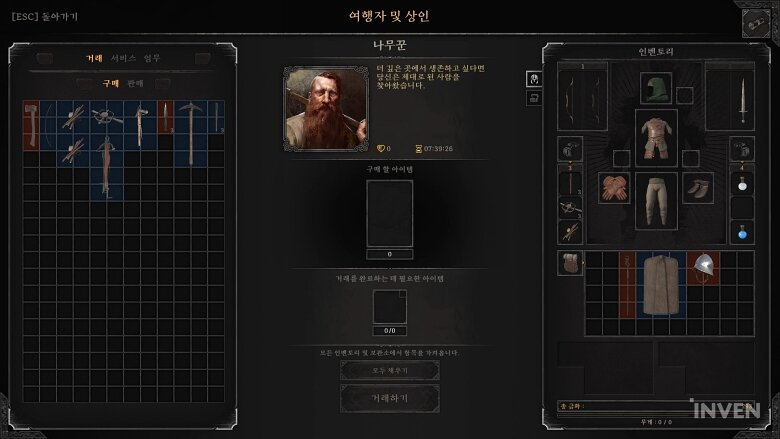780x439 pixels.
Task: Switch to the 판매 sell sub-tab
Action: [135, 84]
